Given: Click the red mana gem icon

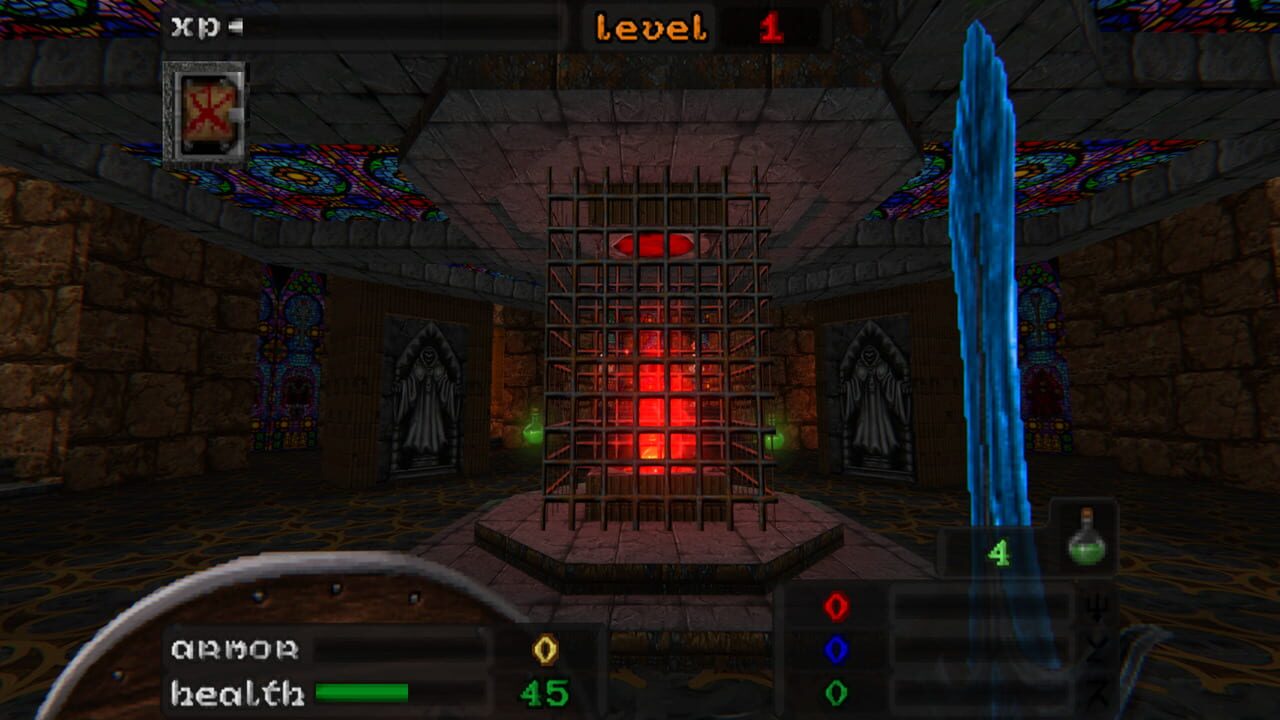Looking at the screenshot, I should 836,607.
